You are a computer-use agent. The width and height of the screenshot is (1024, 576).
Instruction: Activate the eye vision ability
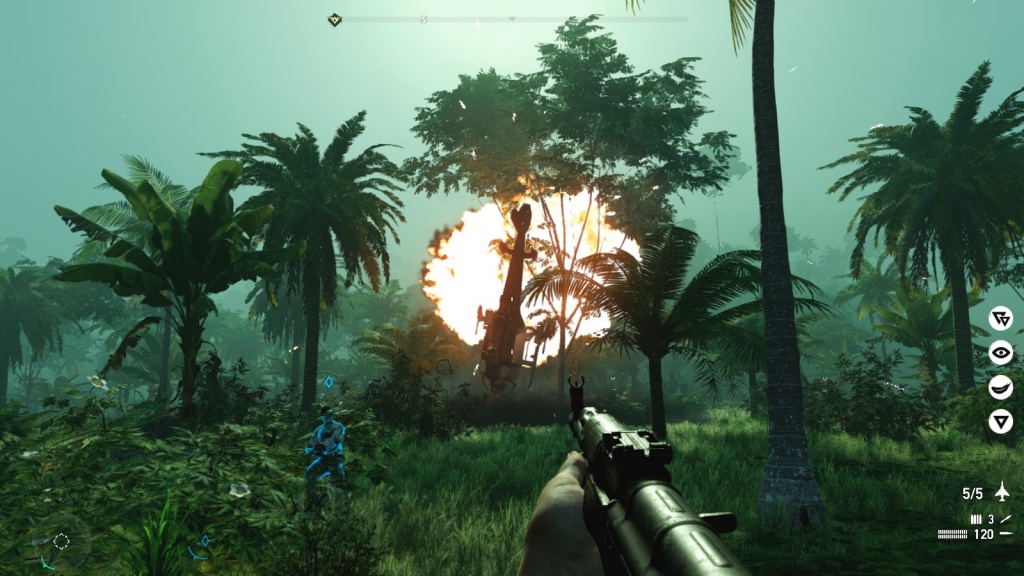pyautogui.click(x=1000, y=352)
